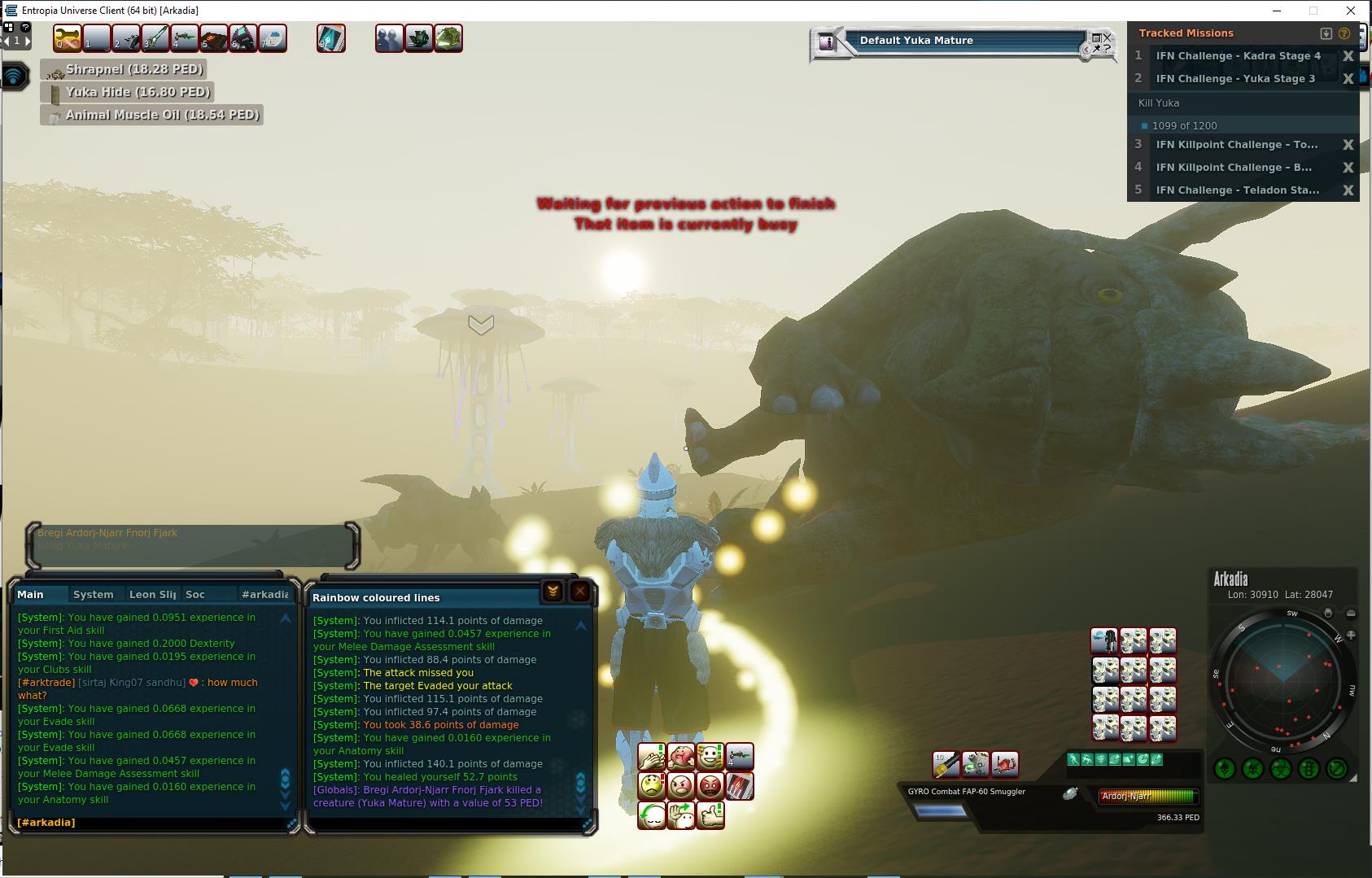The image size is (1372, 878).
Task: Use the clapping hands emote
Action: [652, 758]
